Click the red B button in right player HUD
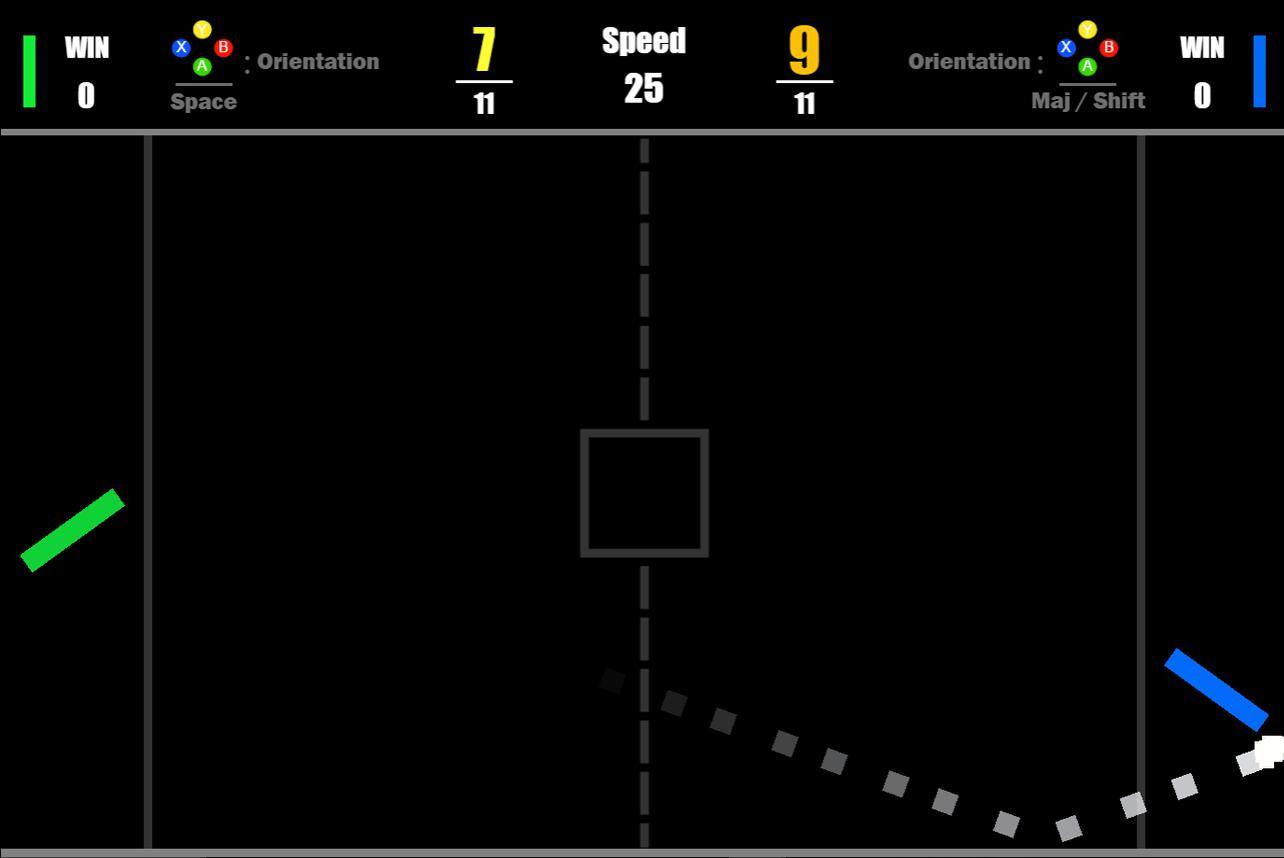The image size is (1284, 858). pyautogui.click(x=1108, y=46)
